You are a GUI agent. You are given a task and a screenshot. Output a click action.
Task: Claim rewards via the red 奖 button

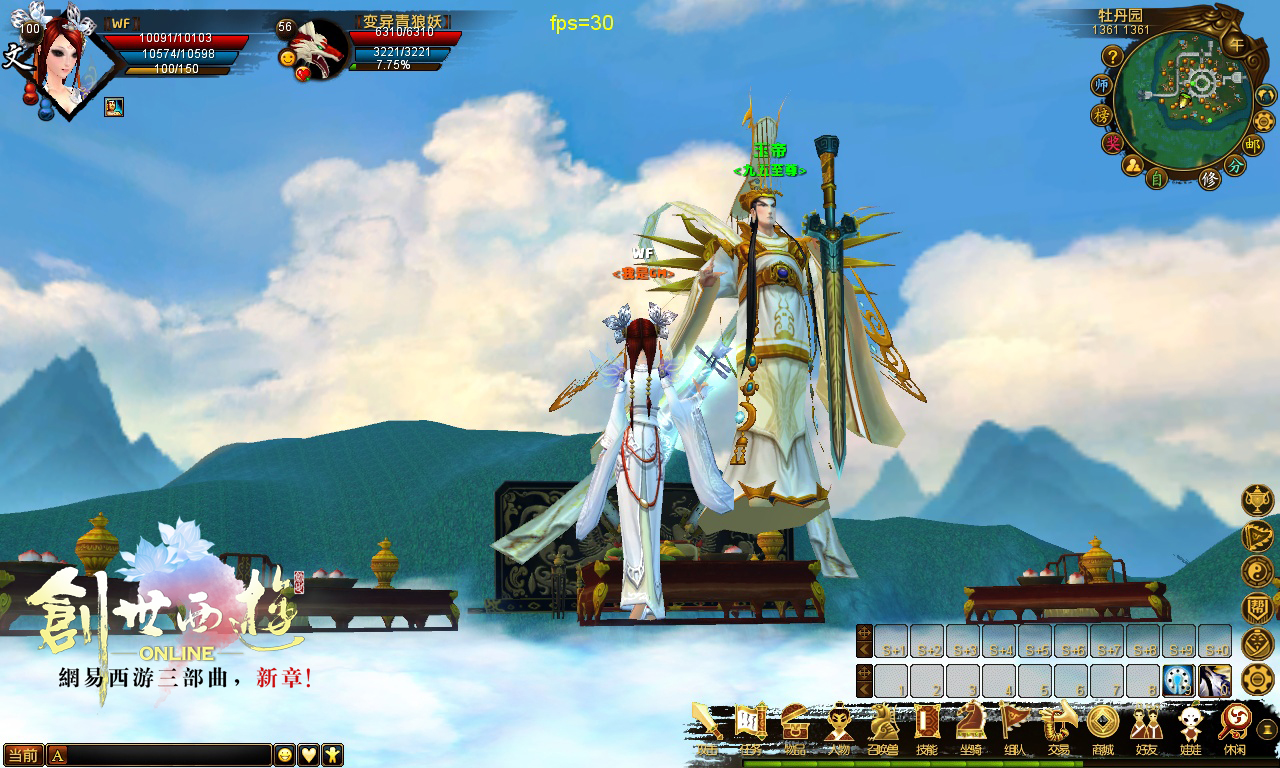coord(1112,143)
